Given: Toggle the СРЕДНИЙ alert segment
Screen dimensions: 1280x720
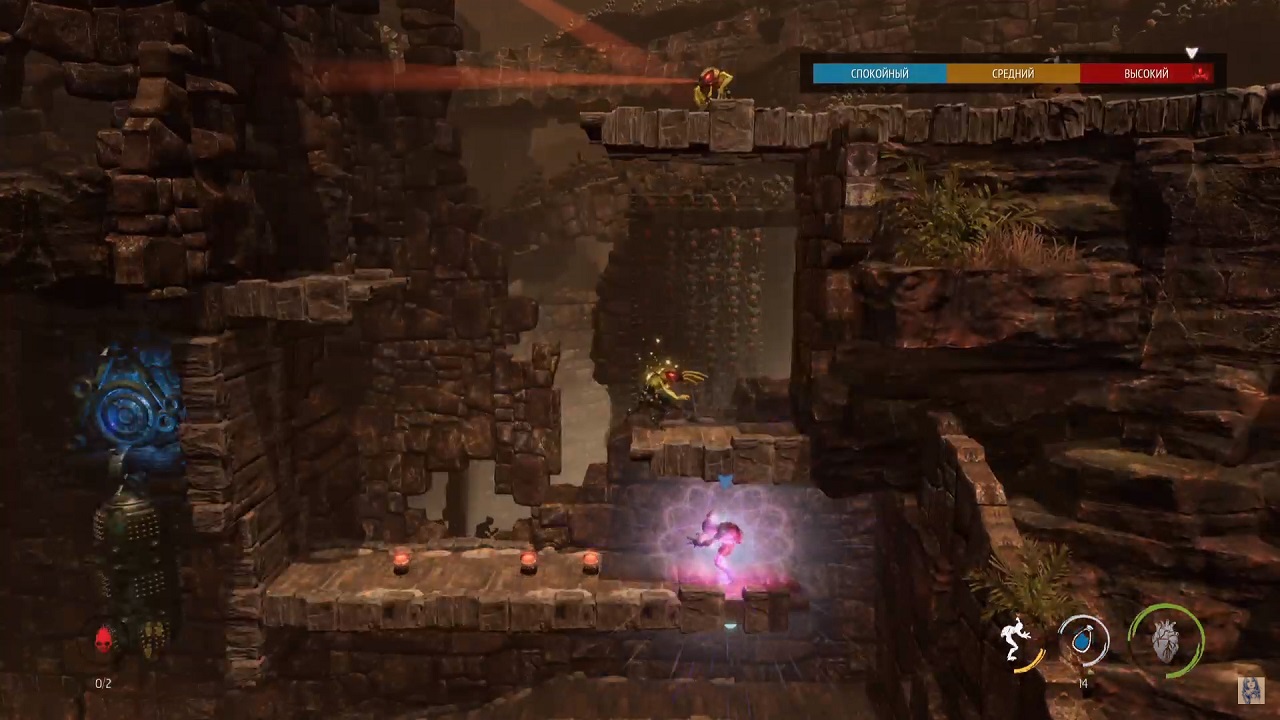Looking at the screenshot, I should 1012,73.
